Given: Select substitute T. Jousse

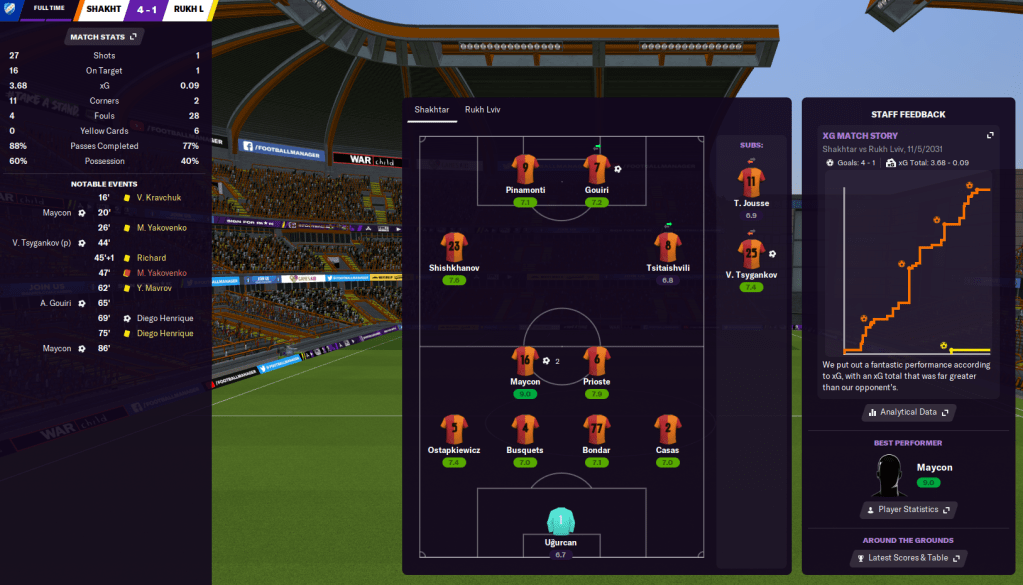Looking at the screenshot, I should coord(751,182).
